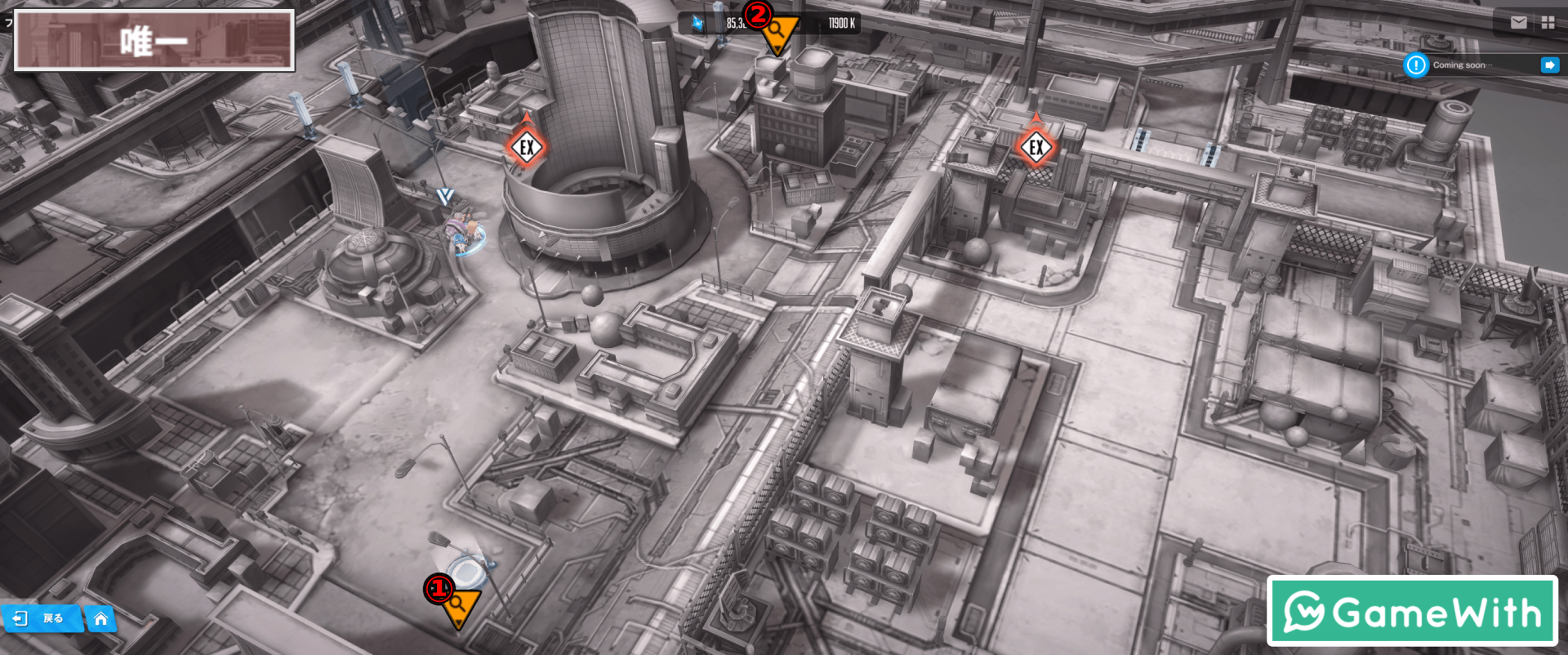Screen dimensions: 1568x655
Task: Select the EX marker beside the cylindrical tower
Action: [527, 147]
